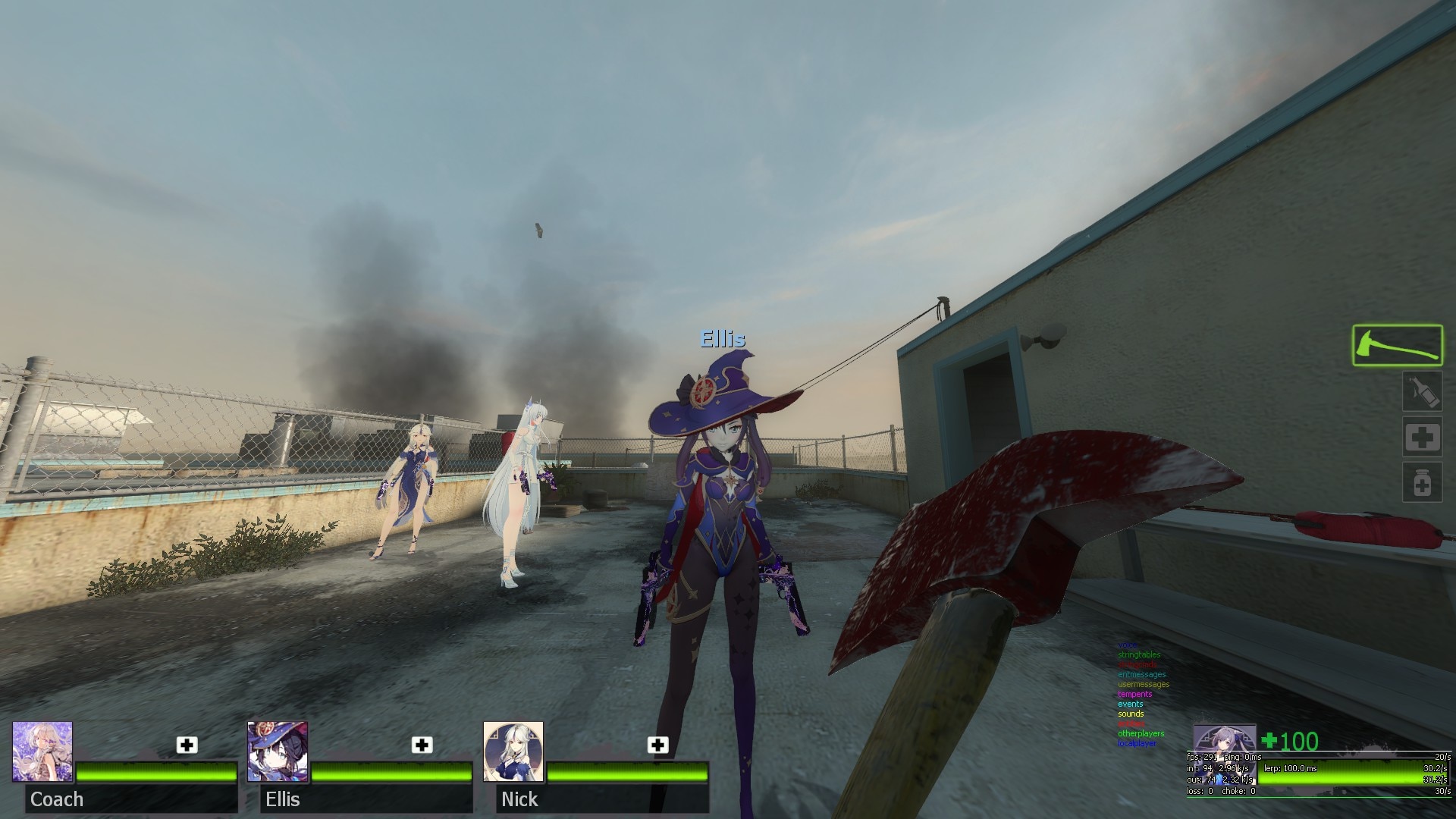The width and height of the screenshot is (1456, 819).
Task: Click the medkit icon on Ellis's panel
Action: (422, 745)
